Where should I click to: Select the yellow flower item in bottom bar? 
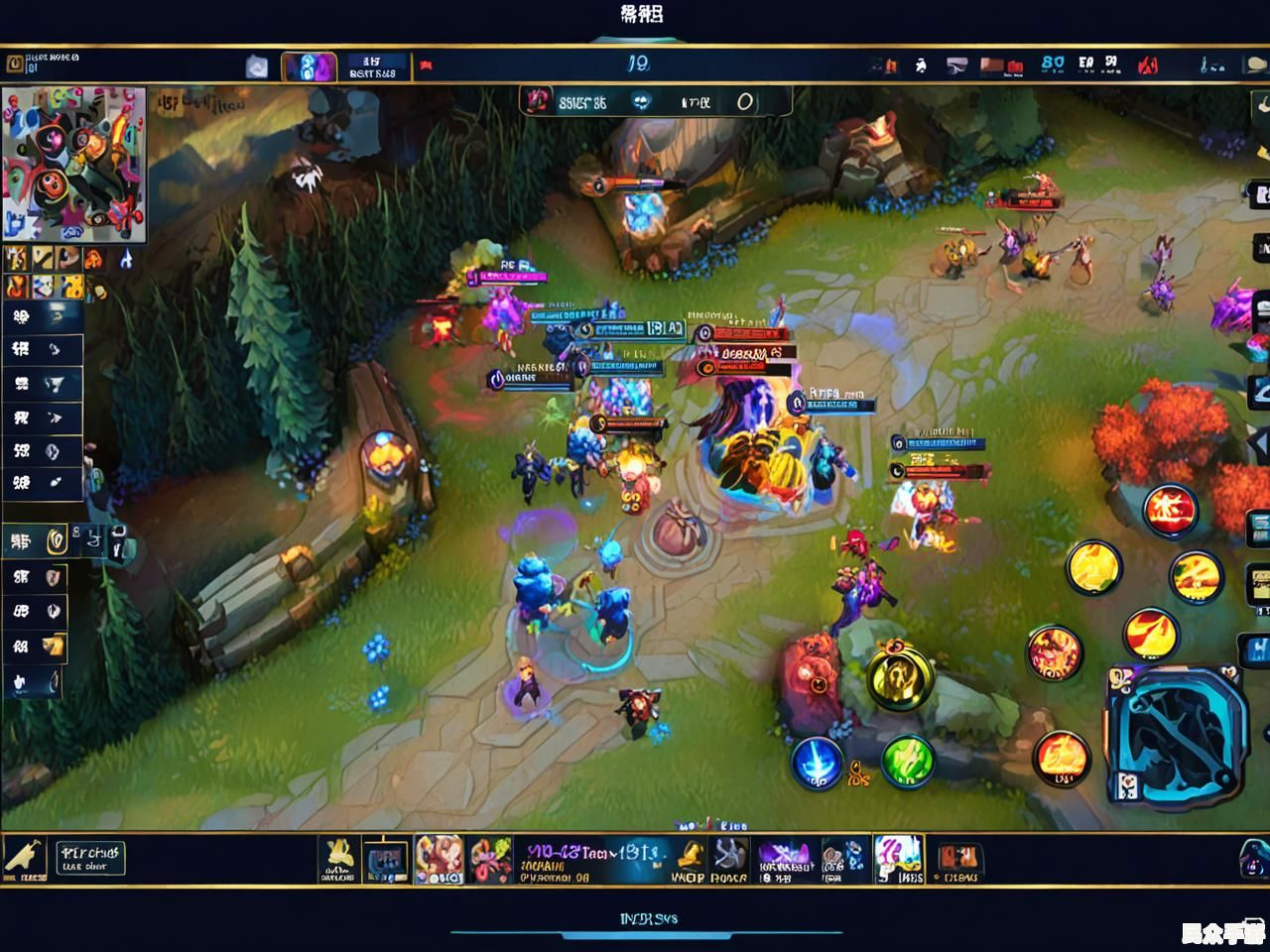pos(339,859)
